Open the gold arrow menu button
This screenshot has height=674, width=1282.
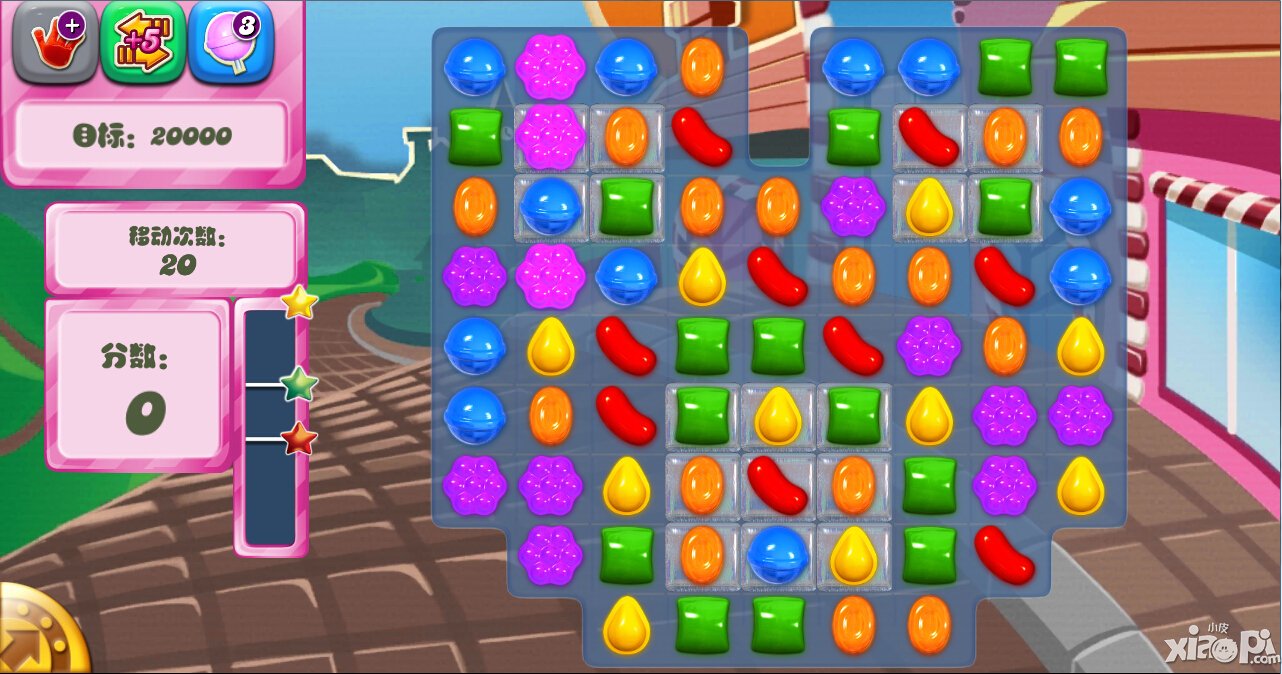tap(38, 634)
